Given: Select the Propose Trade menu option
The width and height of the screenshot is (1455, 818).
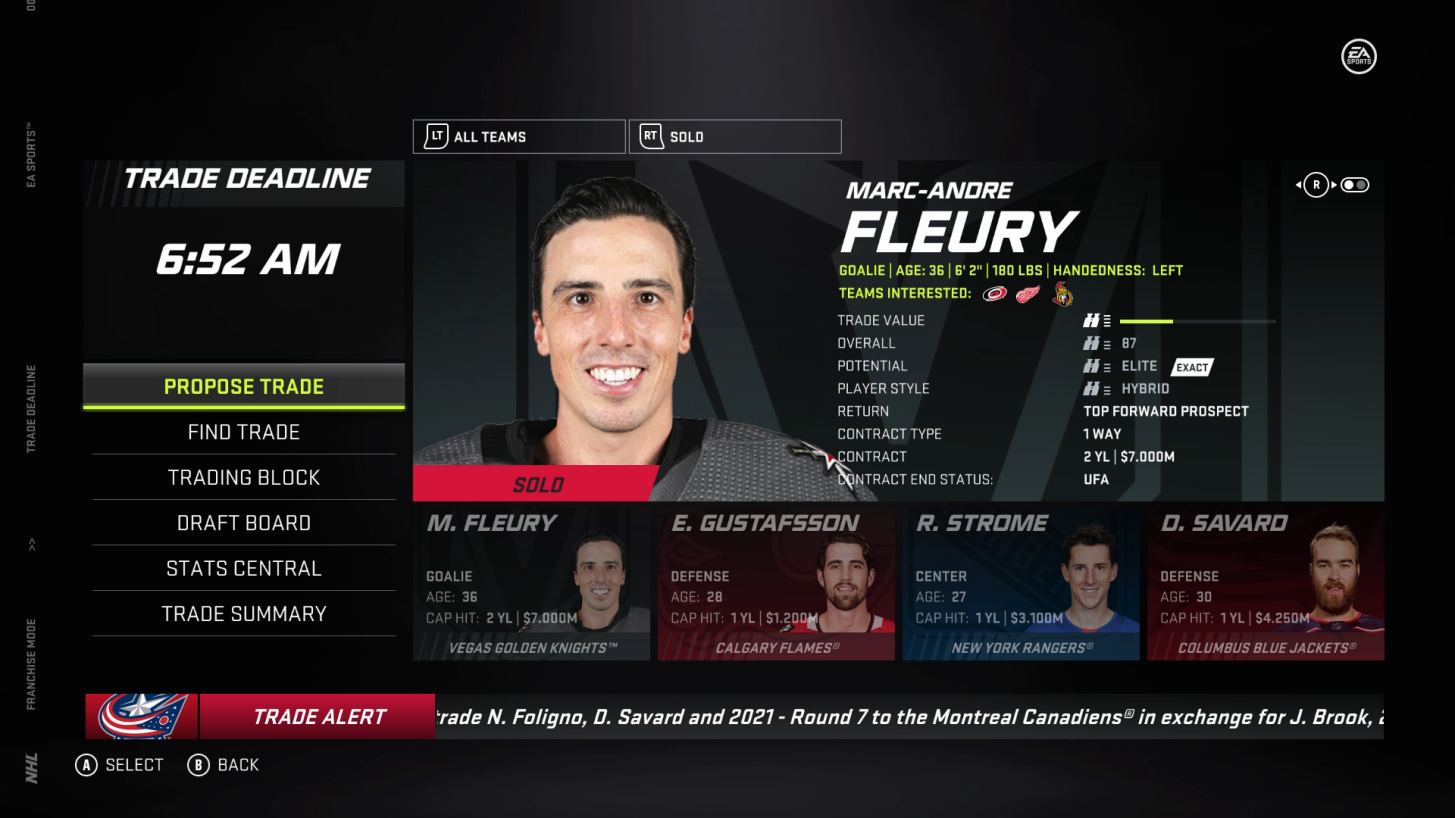Looking at the screenshot, I should 244,387.
